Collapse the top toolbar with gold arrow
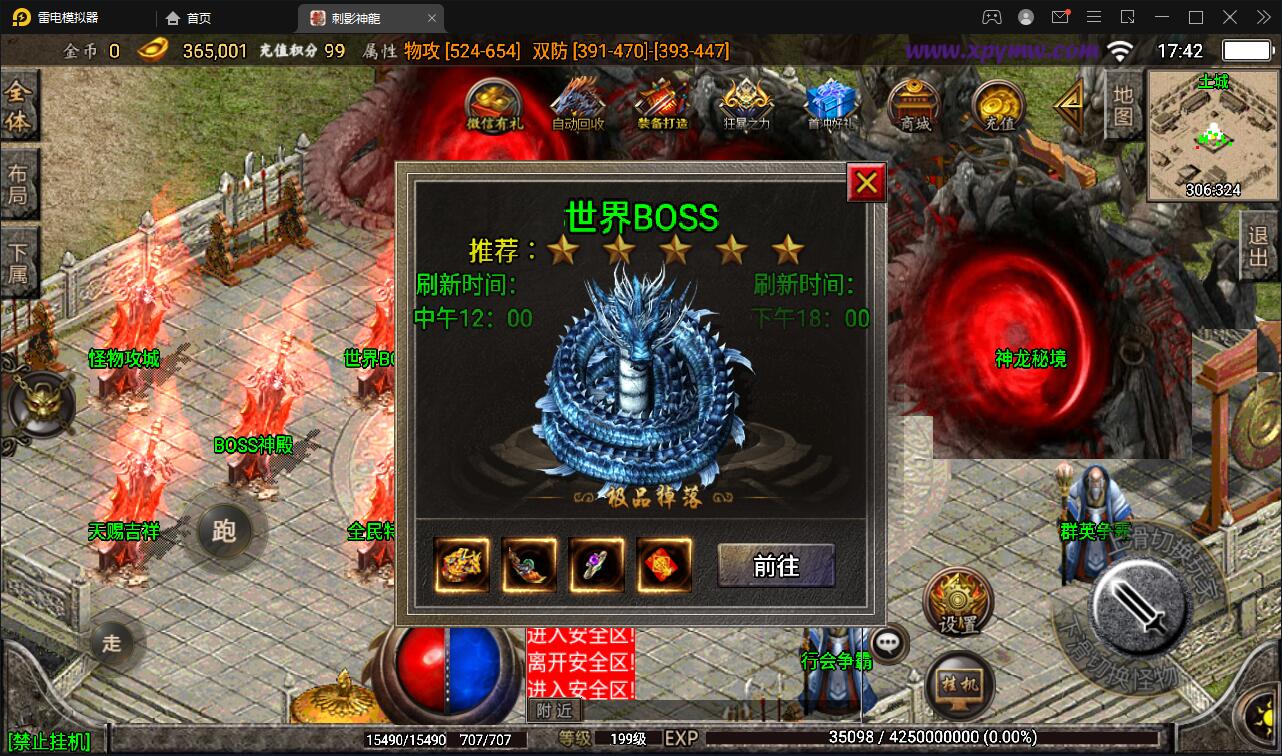 pos(1069,103)
